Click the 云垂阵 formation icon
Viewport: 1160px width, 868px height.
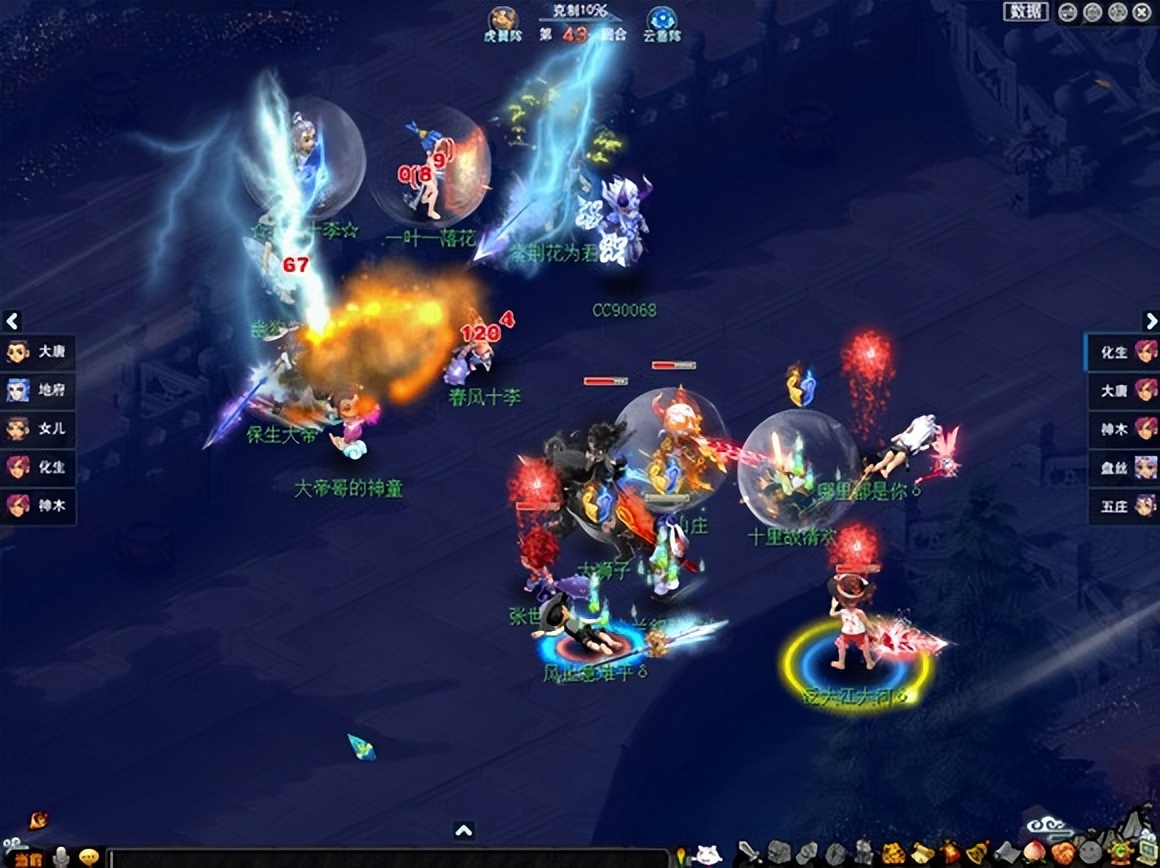[x=659, y=20]
